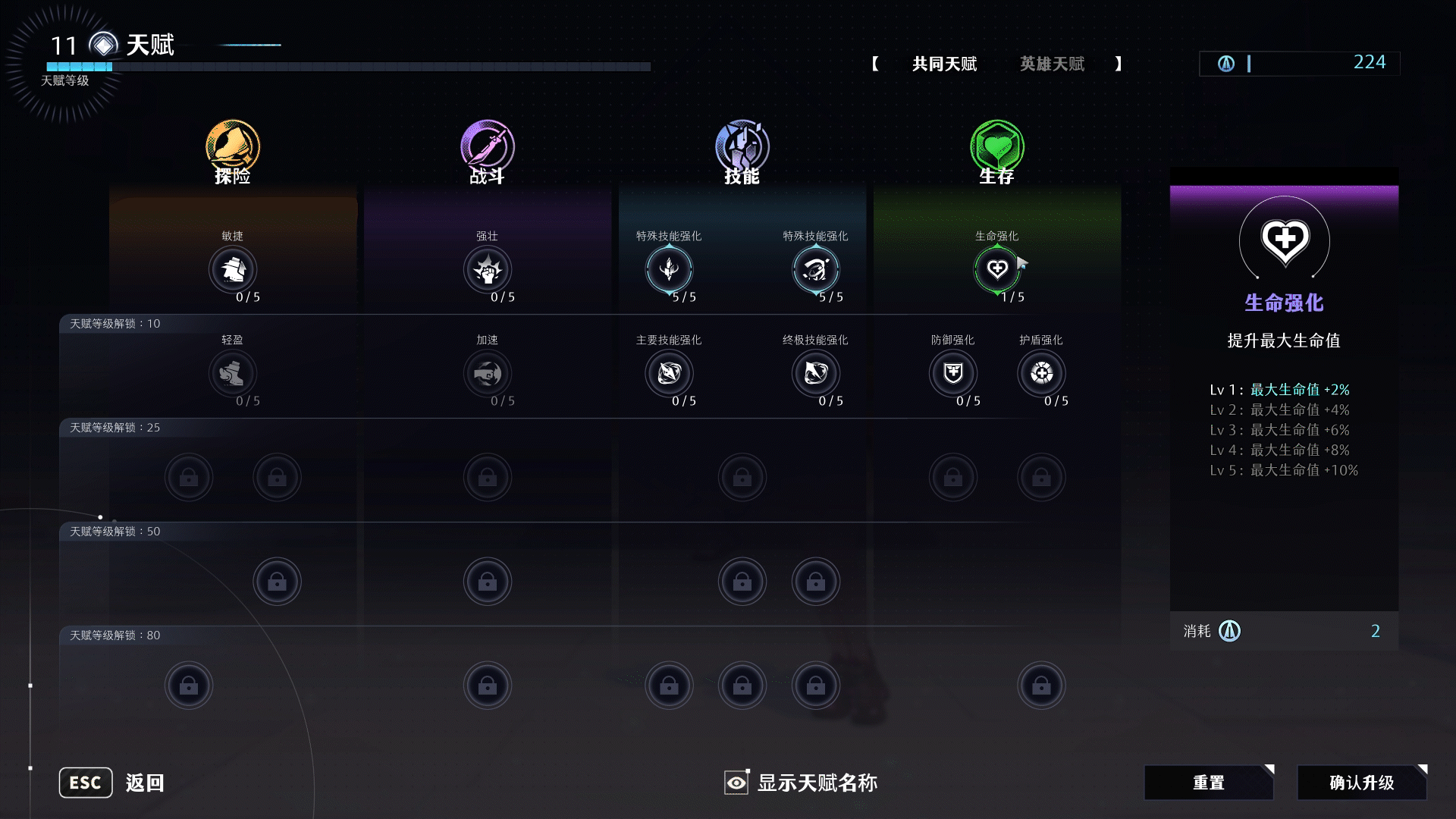
Task: Switch to the 共同天赋 tab
Action: pyautogui.click(x=943, y=64)
